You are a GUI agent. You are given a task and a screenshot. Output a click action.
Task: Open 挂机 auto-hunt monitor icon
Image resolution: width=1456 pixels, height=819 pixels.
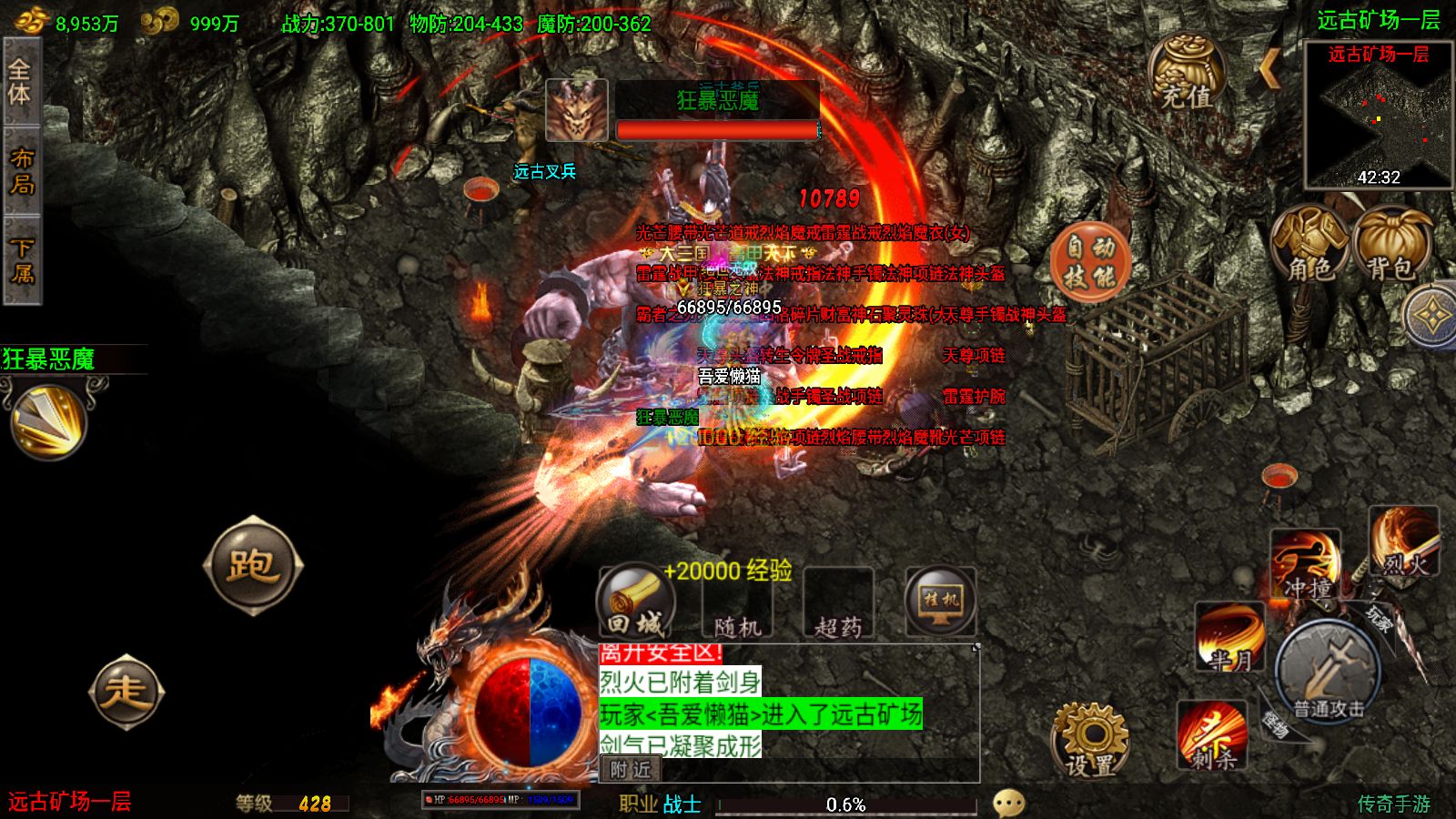pos(939,601)
